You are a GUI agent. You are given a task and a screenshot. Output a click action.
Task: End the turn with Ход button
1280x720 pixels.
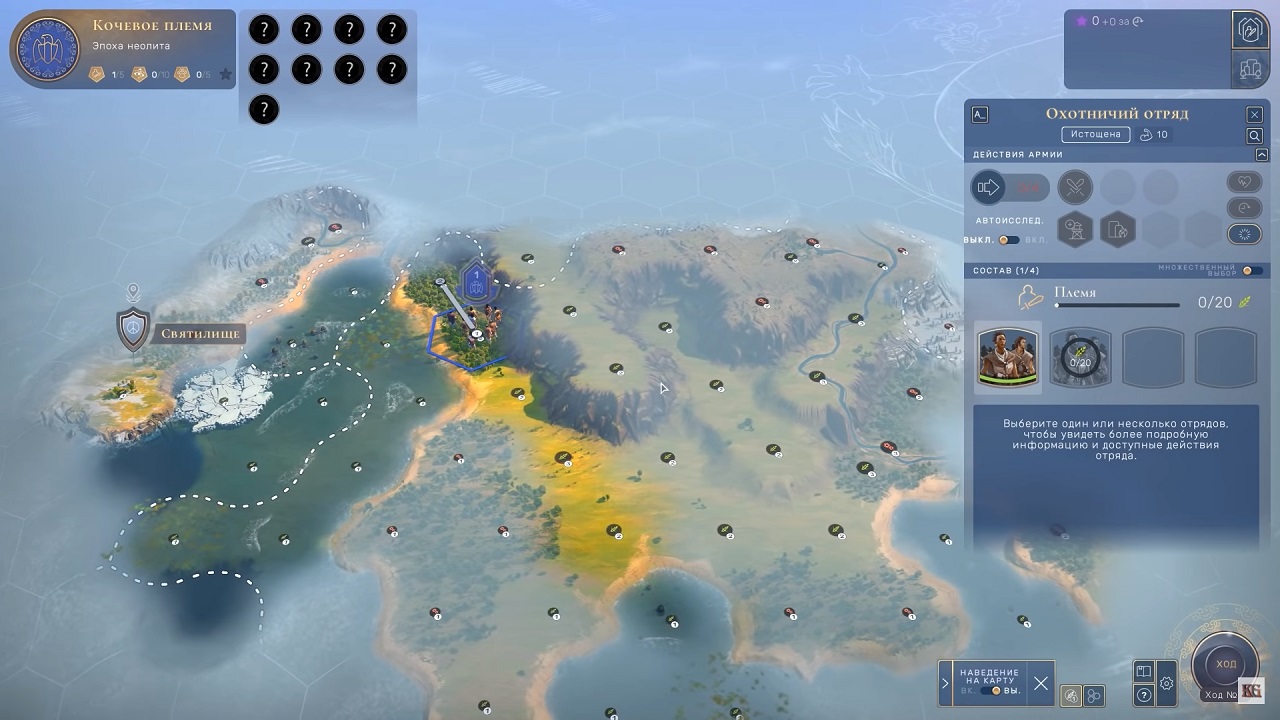[1226, 665]
